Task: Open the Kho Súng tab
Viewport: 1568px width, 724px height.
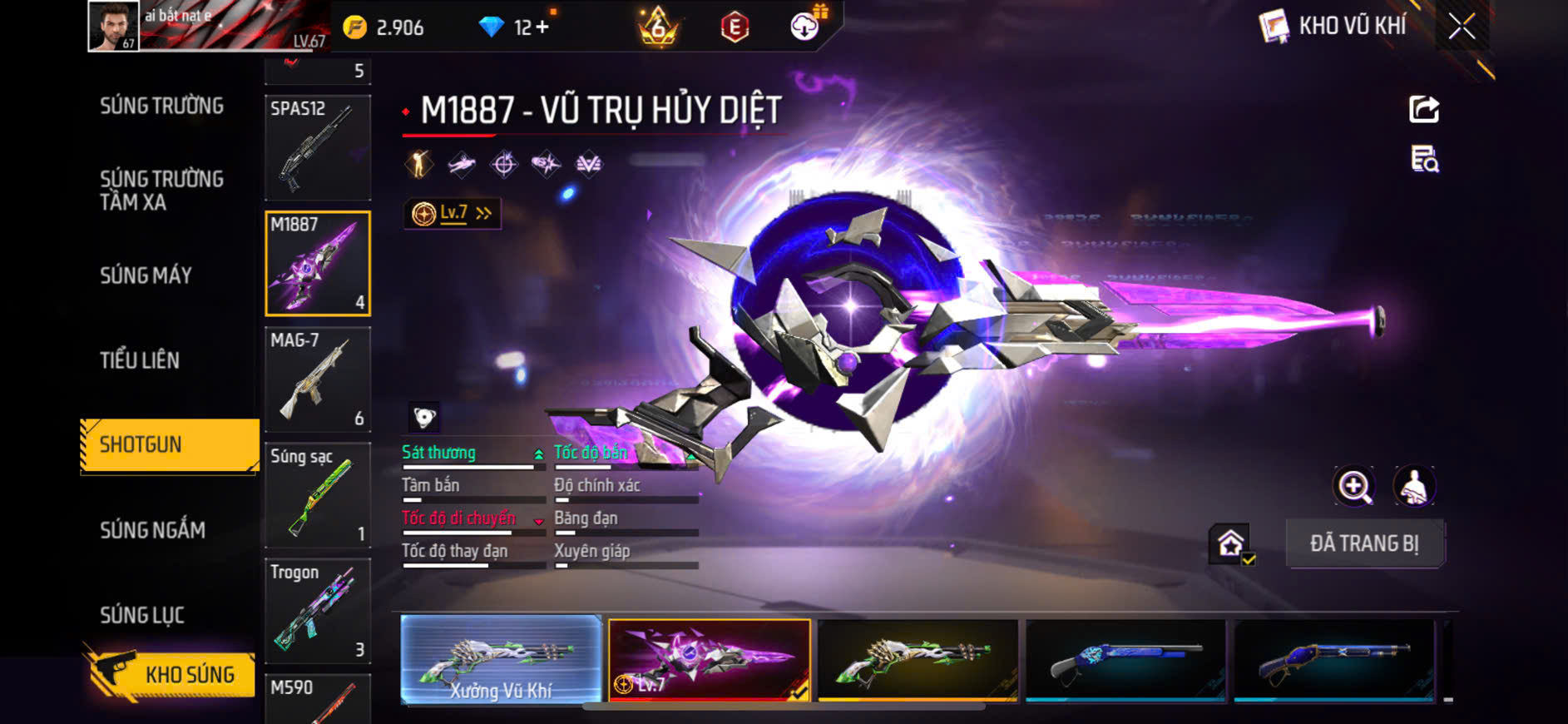Action: [171, 674]
